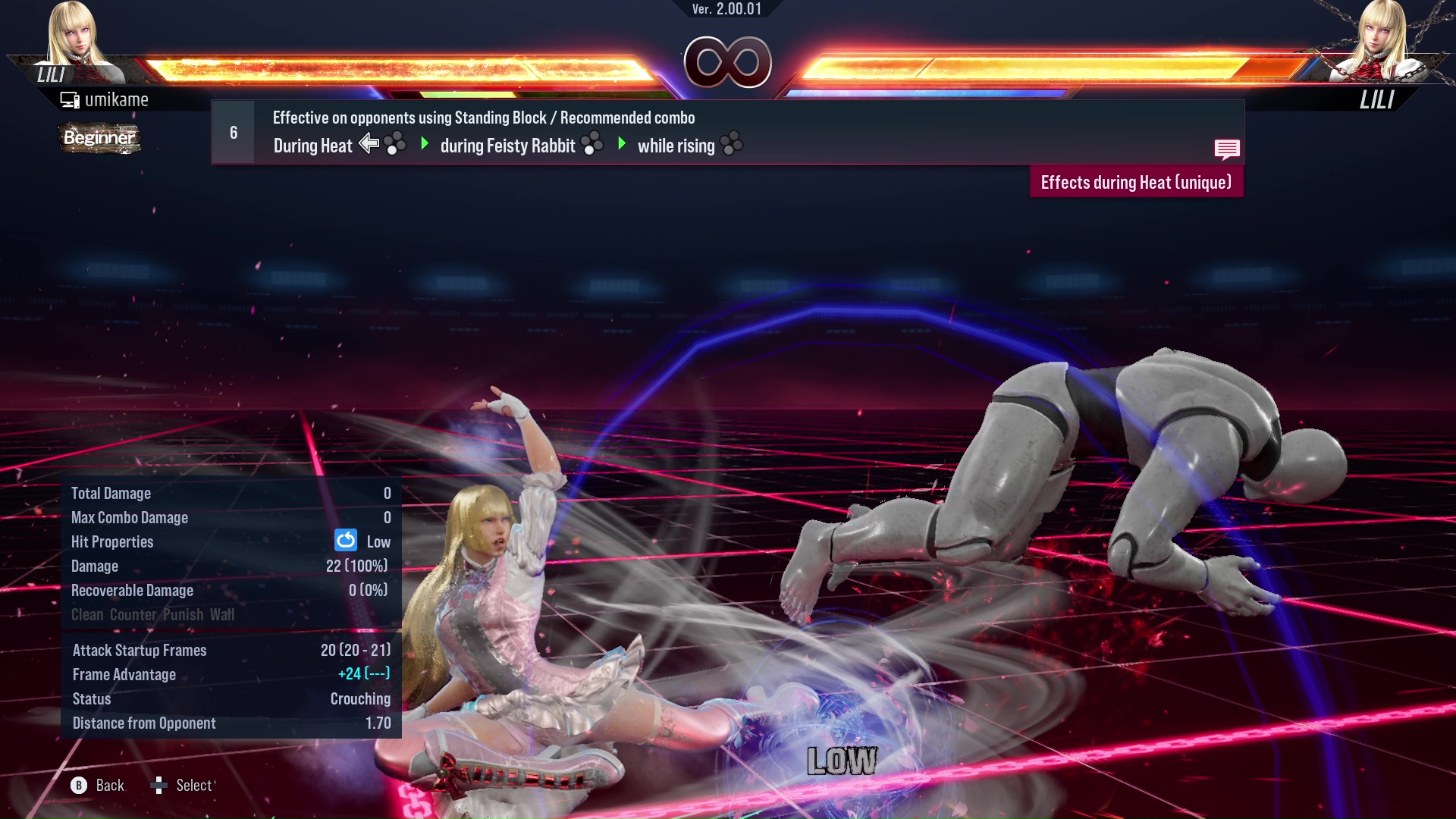
Task: Select the Effects during Heat (unique) label
Action: click(x=1136, y=182)
